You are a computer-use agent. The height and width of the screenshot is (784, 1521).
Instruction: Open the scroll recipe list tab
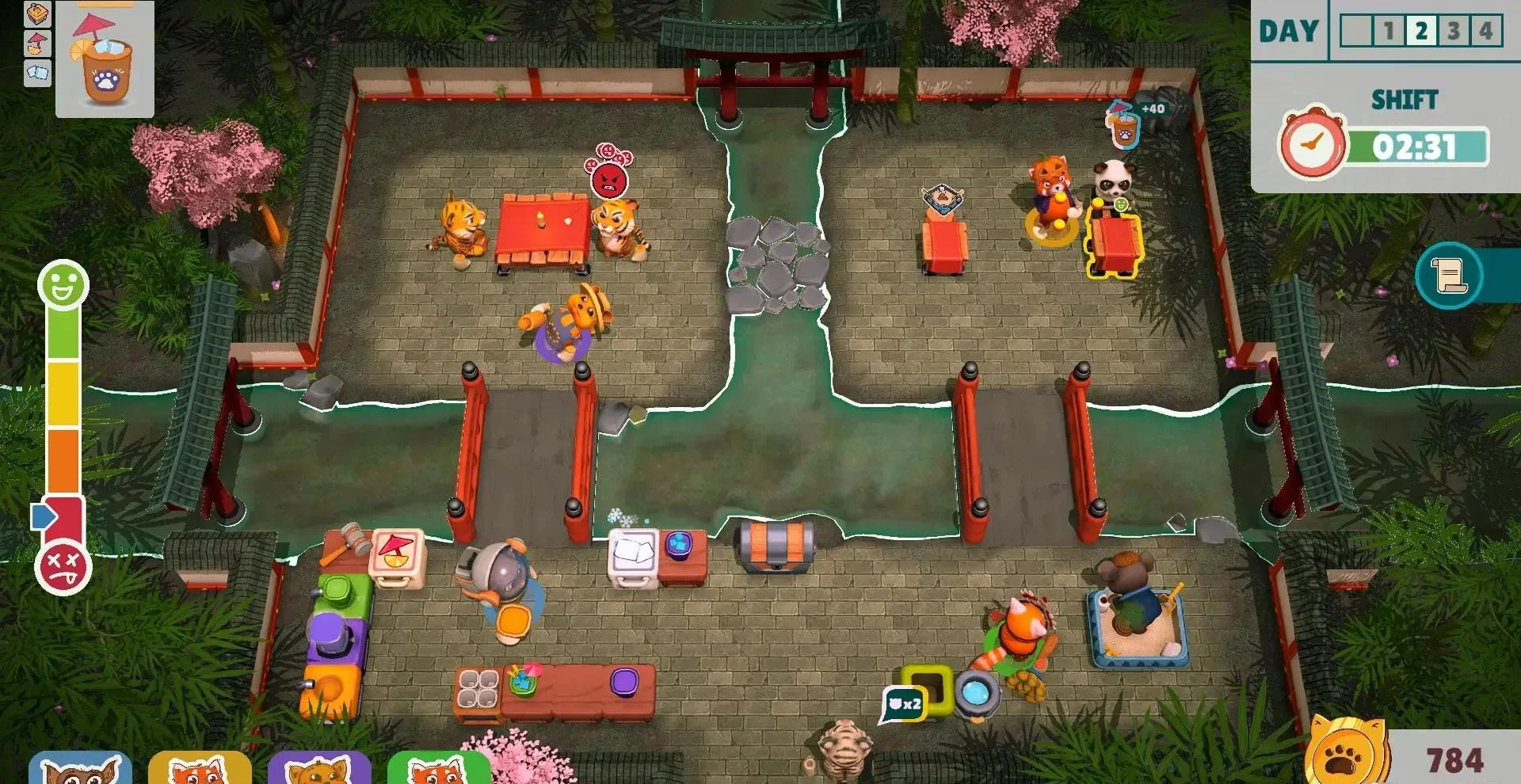(x=1449, y=276)
